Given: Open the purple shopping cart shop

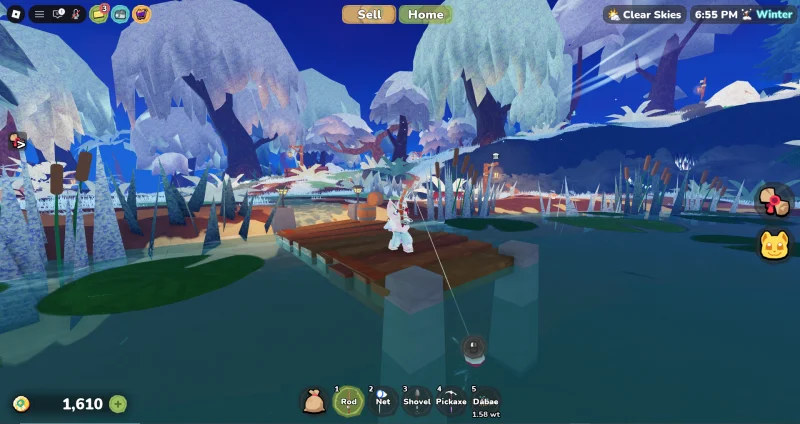Looking at the screenshot, I should (142, 14).
